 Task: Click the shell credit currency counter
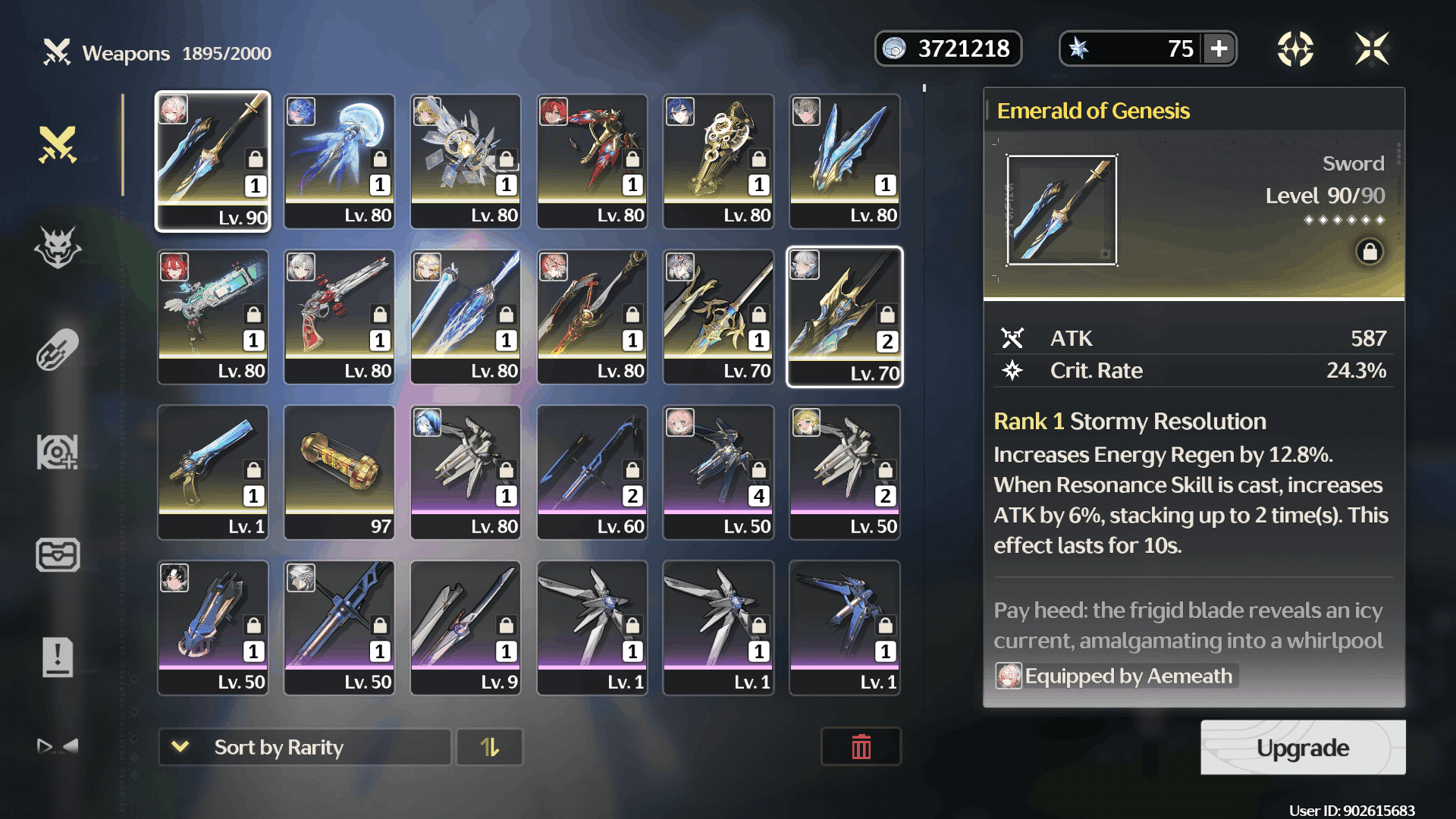948,49
